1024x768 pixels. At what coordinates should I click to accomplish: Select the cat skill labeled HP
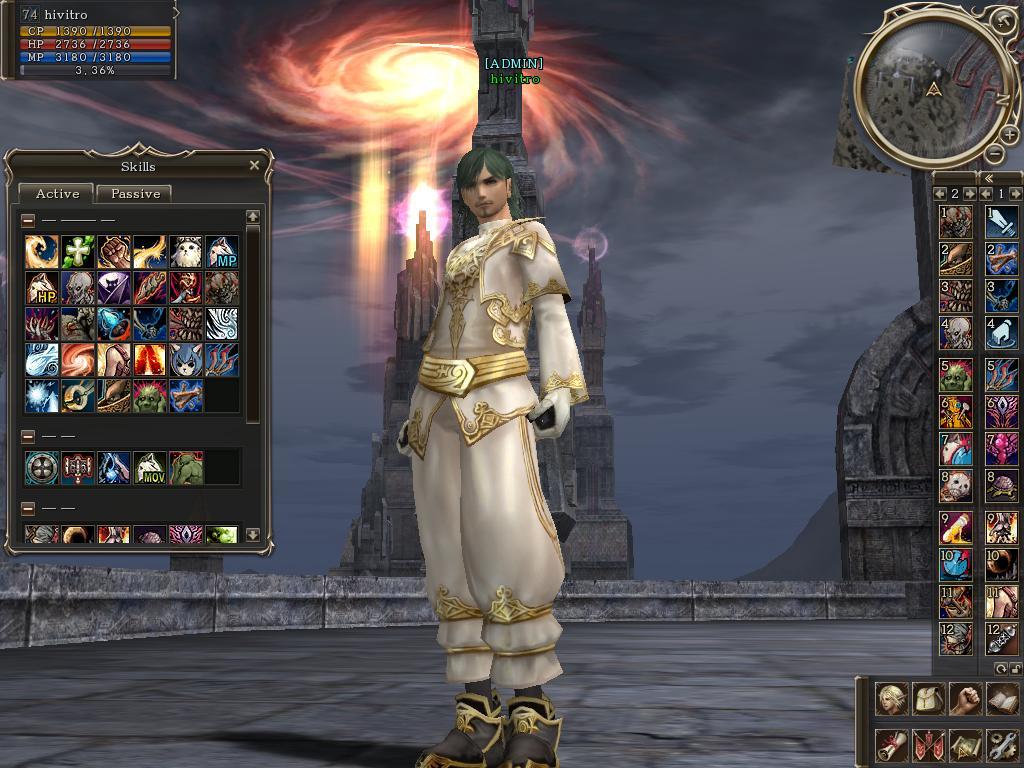42,288
